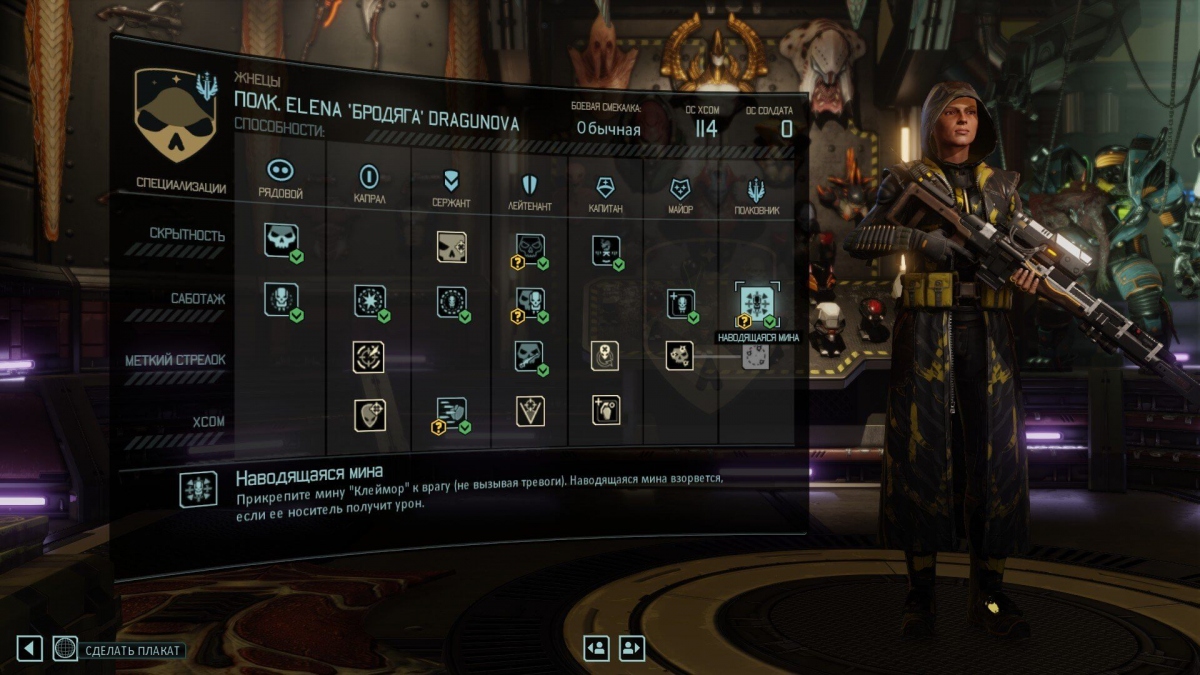Choose the Сержант skull ability in Скрытность row

tap(452, 247)
